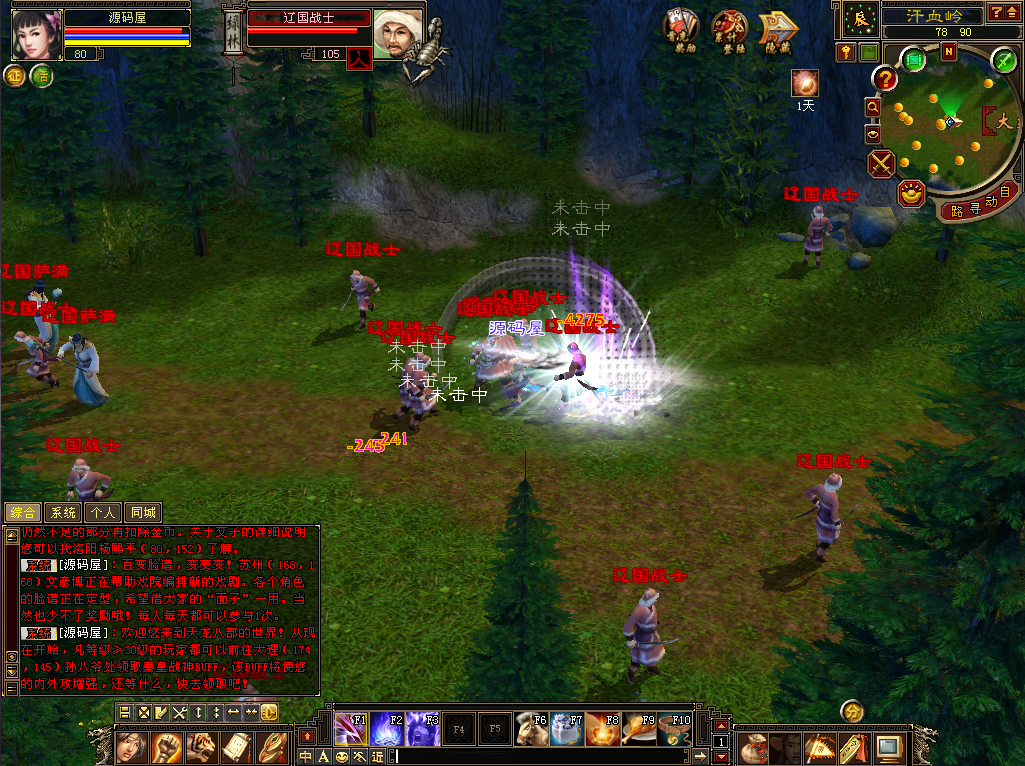Activate the F1 skill slot
Viewport: 1025px width, 766px height.
[x=351, y=729]
